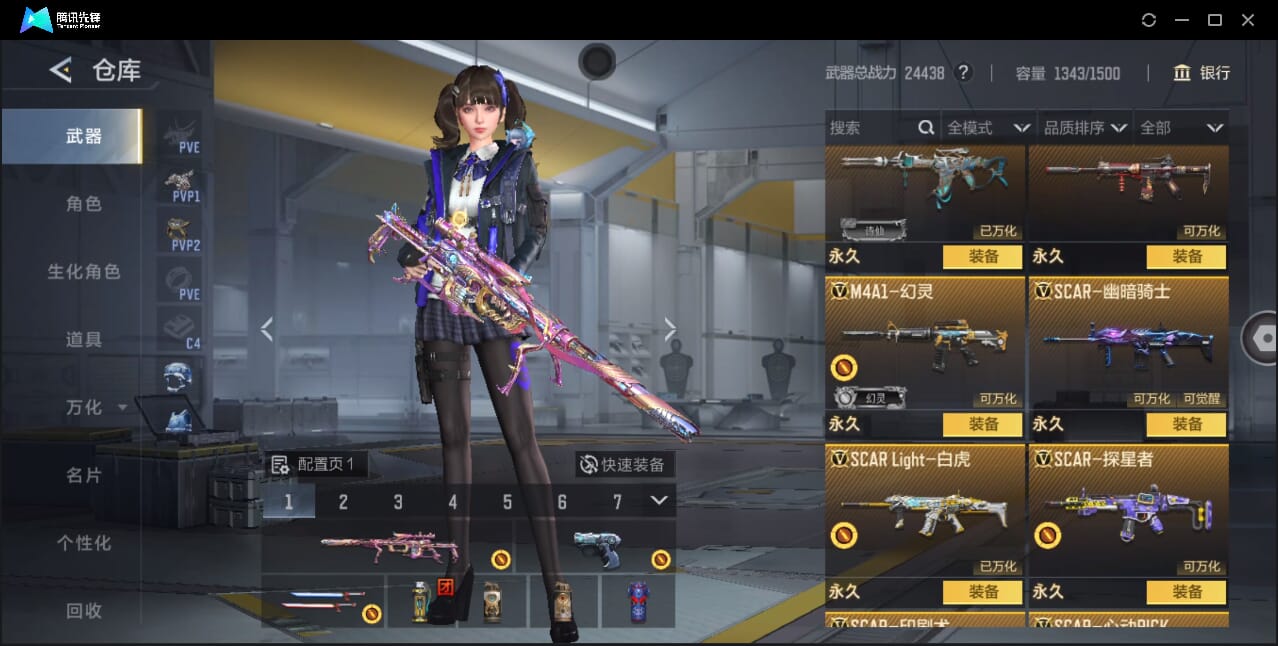Open the 名片 category
The width and height of the screenshot is (1278, 646).
tap(84, 476)
